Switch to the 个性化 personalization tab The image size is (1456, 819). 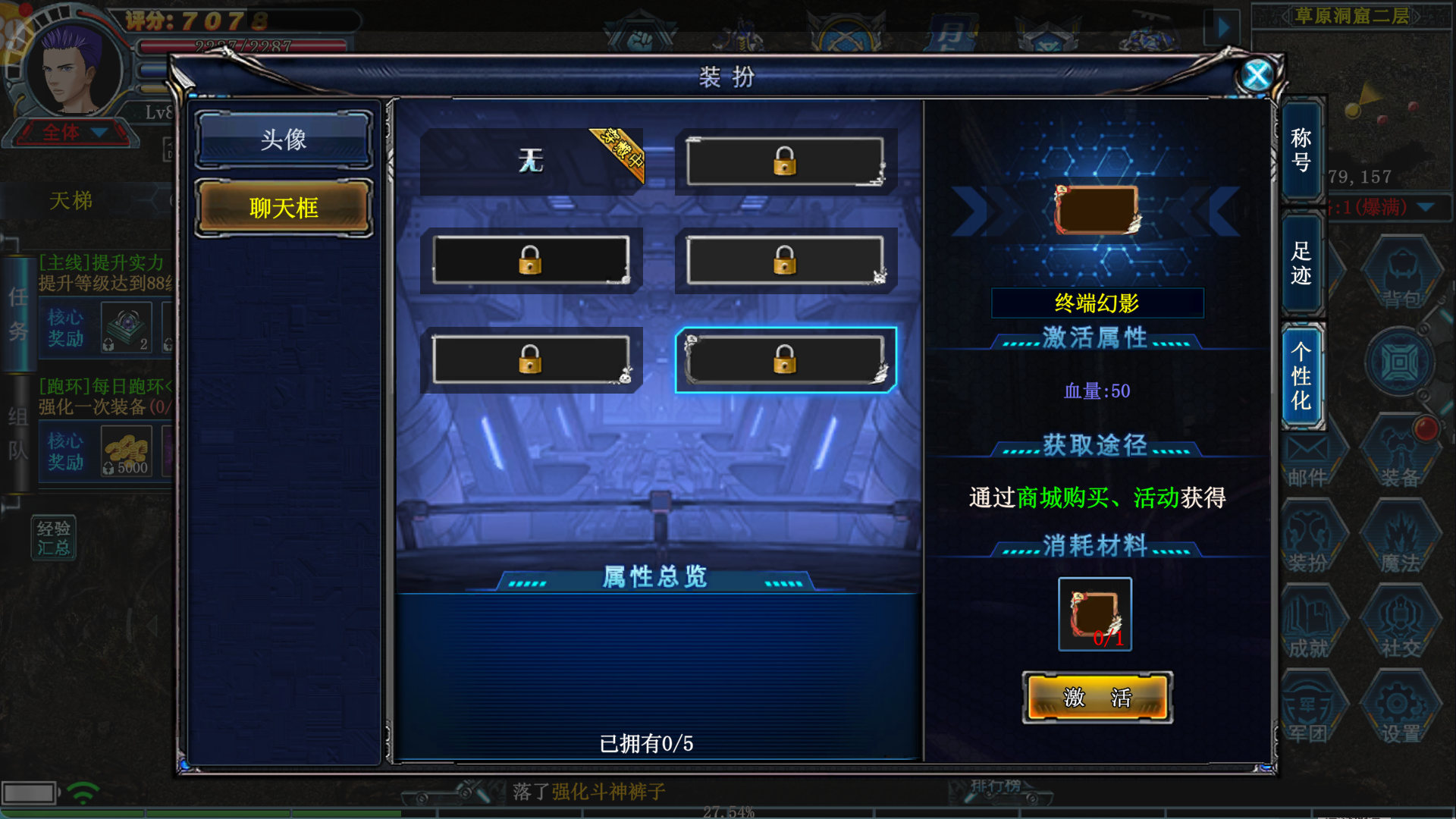[x=1301, y=376]
